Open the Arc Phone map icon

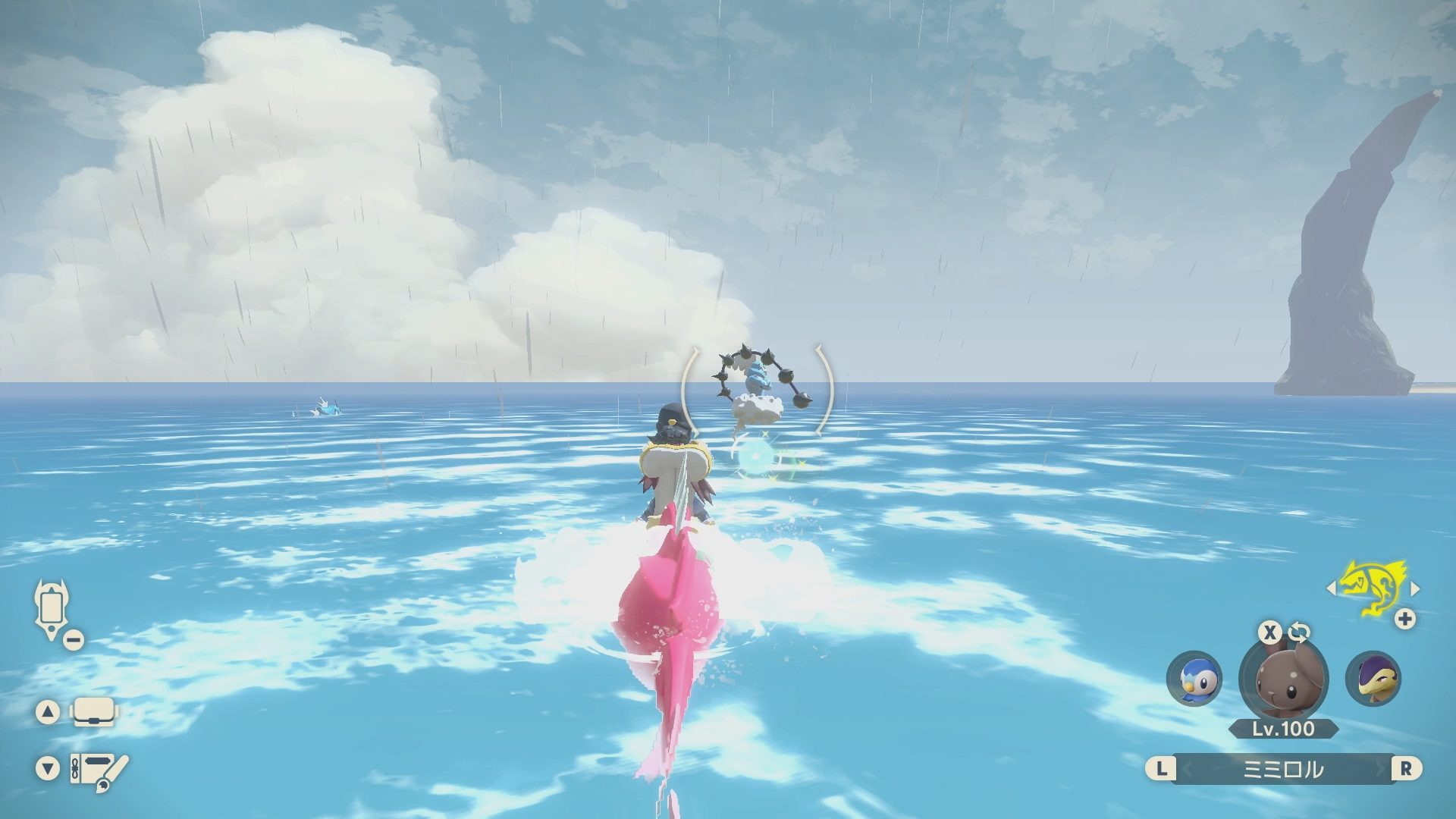[x=52, y=610]
